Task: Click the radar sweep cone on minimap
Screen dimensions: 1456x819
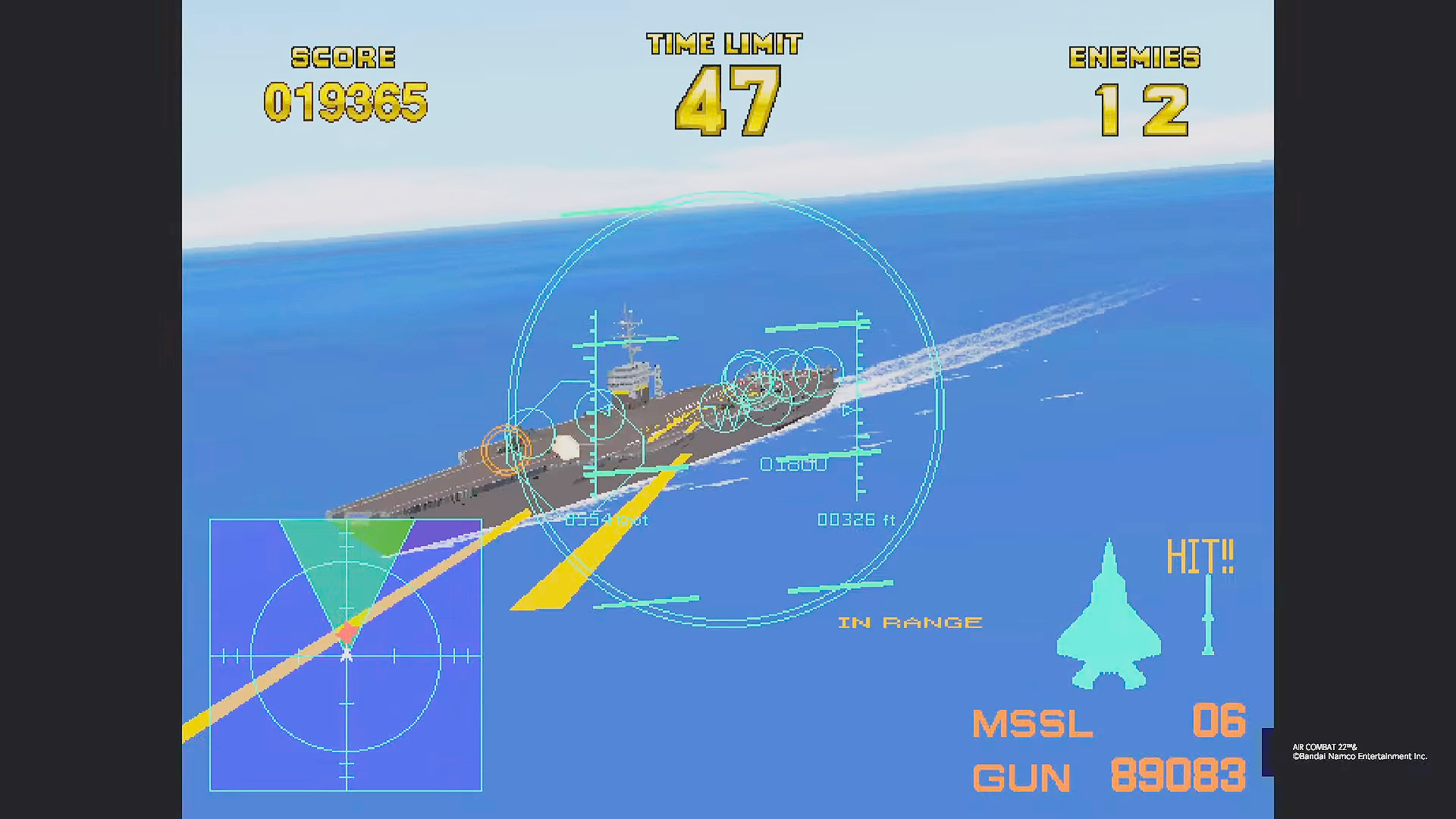Action: [x=345, y=565]
